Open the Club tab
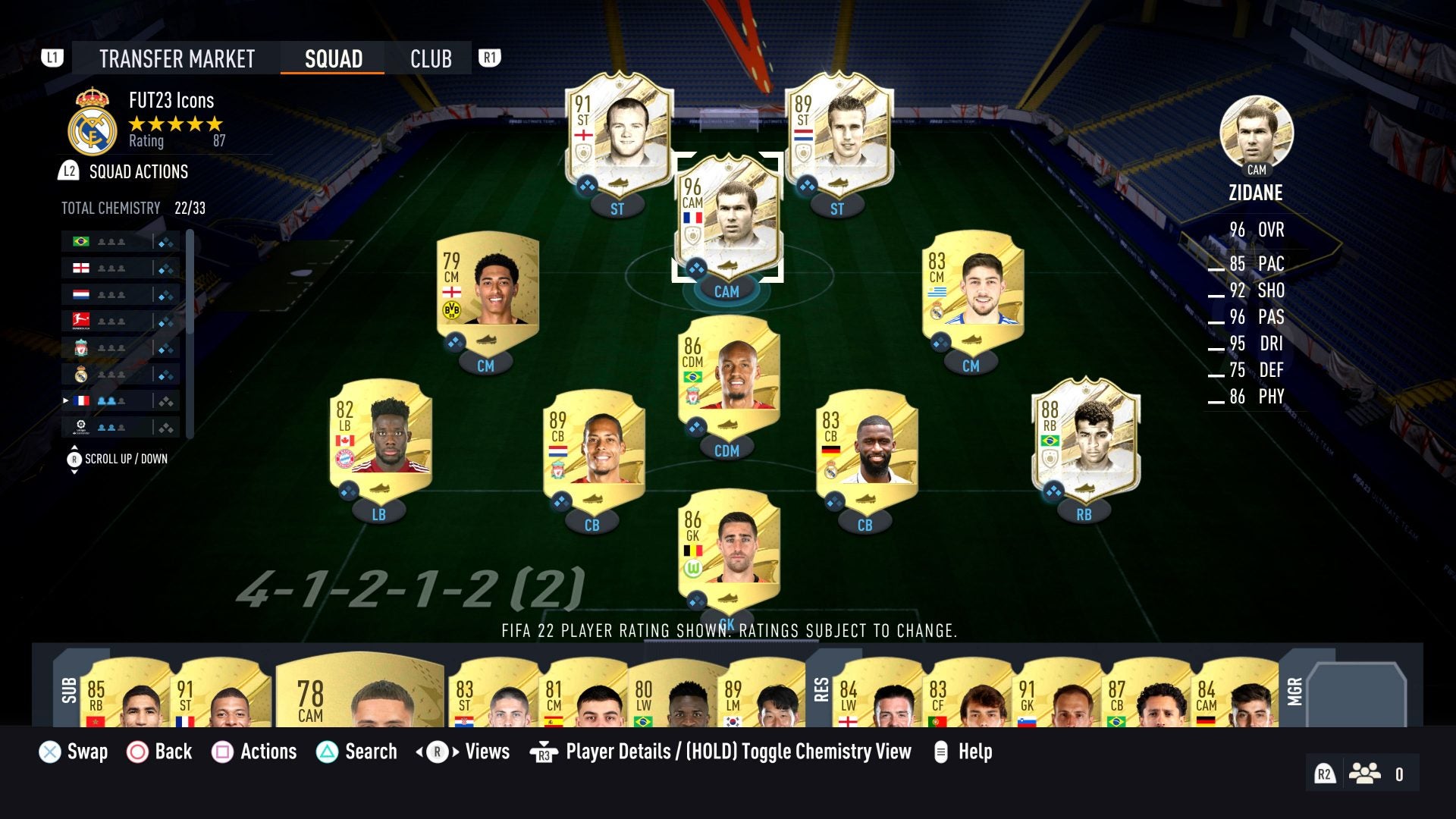Image resolution: width=1456 pixels, height=819 pixels. point(430,58)
